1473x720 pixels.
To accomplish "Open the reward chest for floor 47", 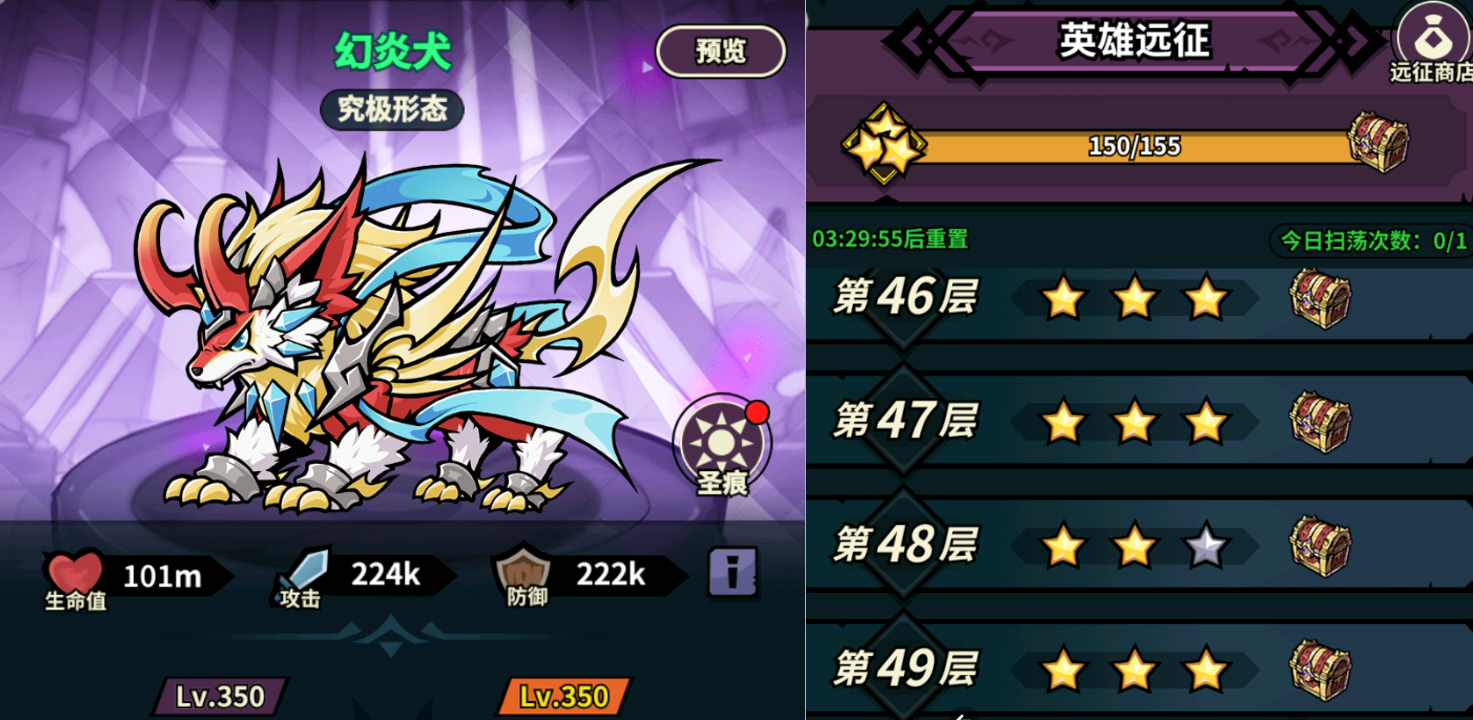I will 1319,422.
